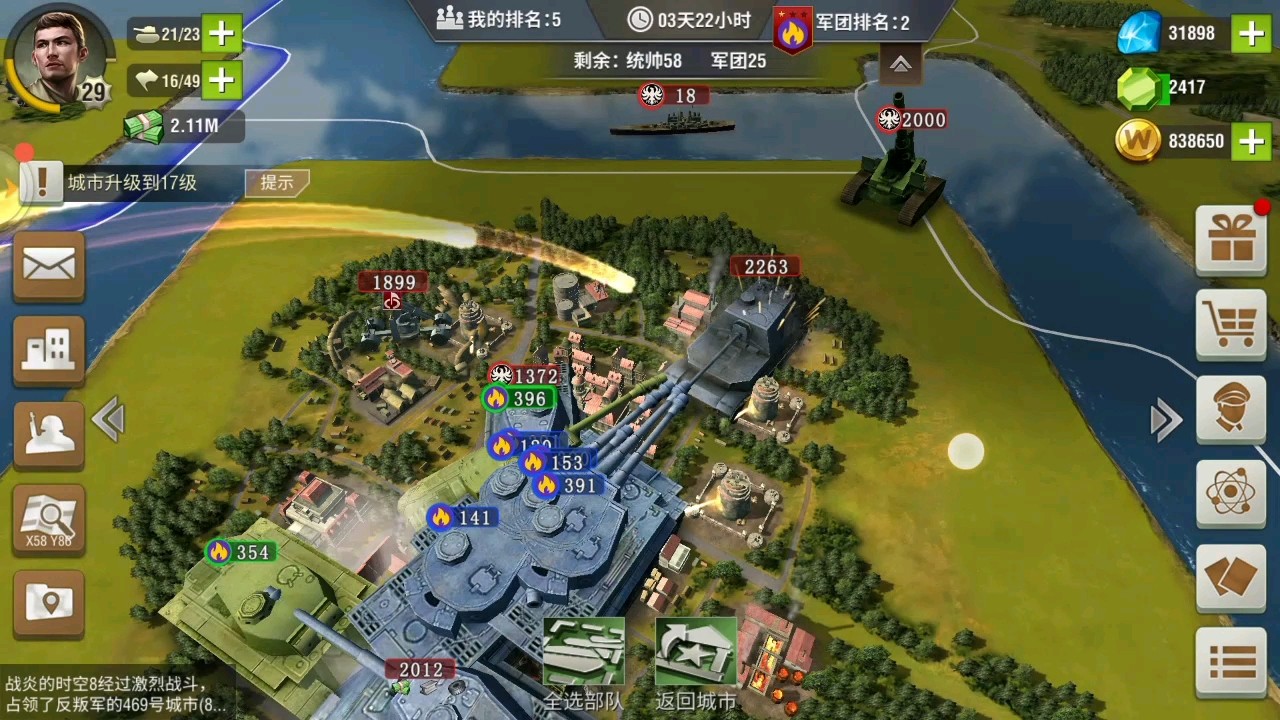This screenshot has height=720, width=1280.
Task: Open the atom research icon
Action: click(1231, 495)
